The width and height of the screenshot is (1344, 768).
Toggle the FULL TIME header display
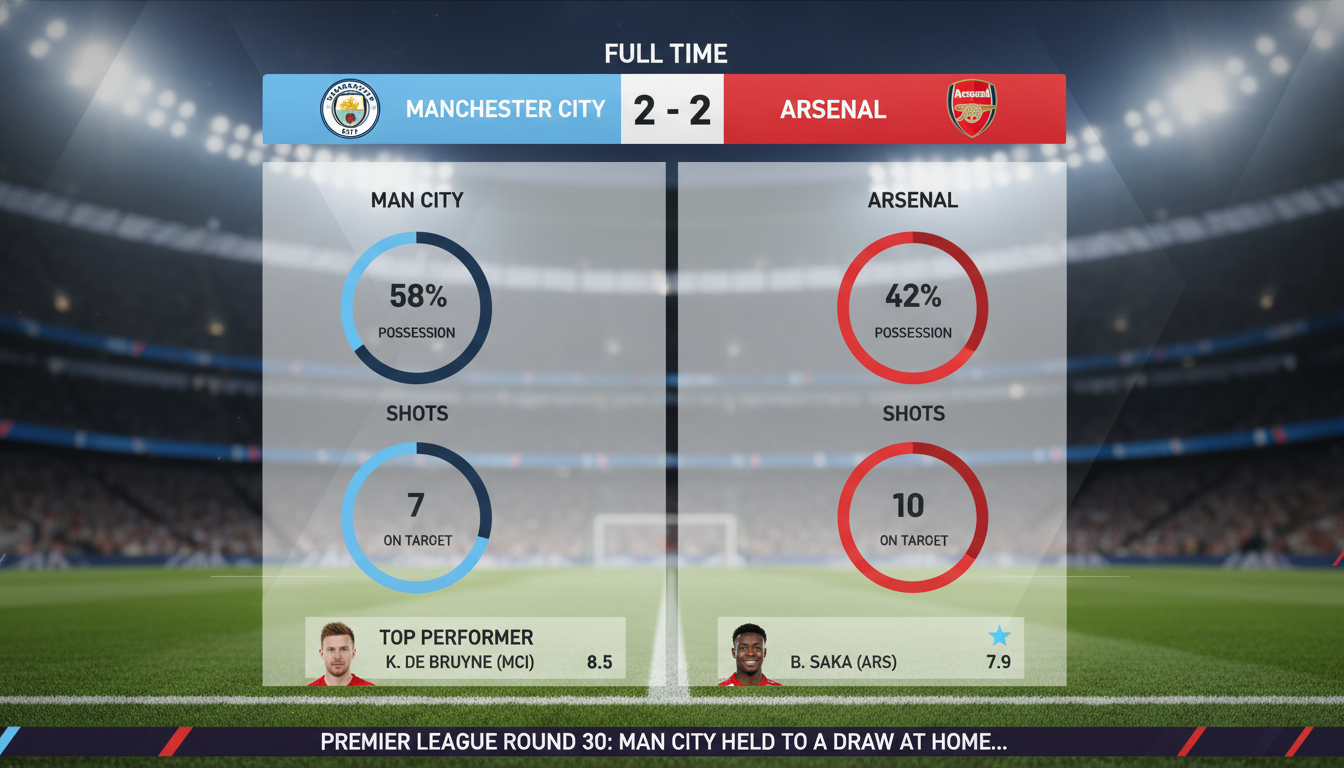pos(666,53)
